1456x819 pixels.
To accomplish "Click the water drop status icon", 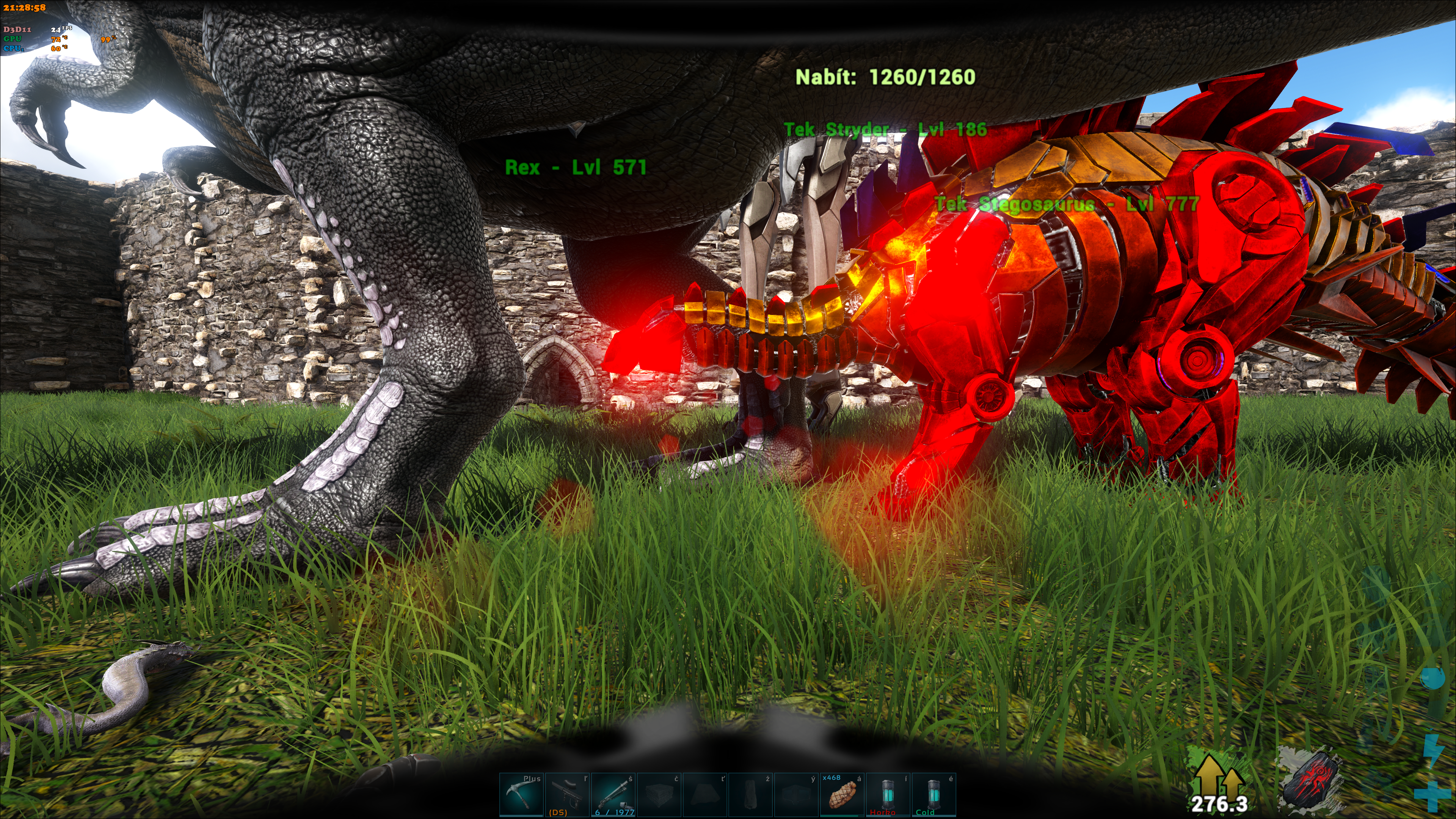I will (1433, 678).
